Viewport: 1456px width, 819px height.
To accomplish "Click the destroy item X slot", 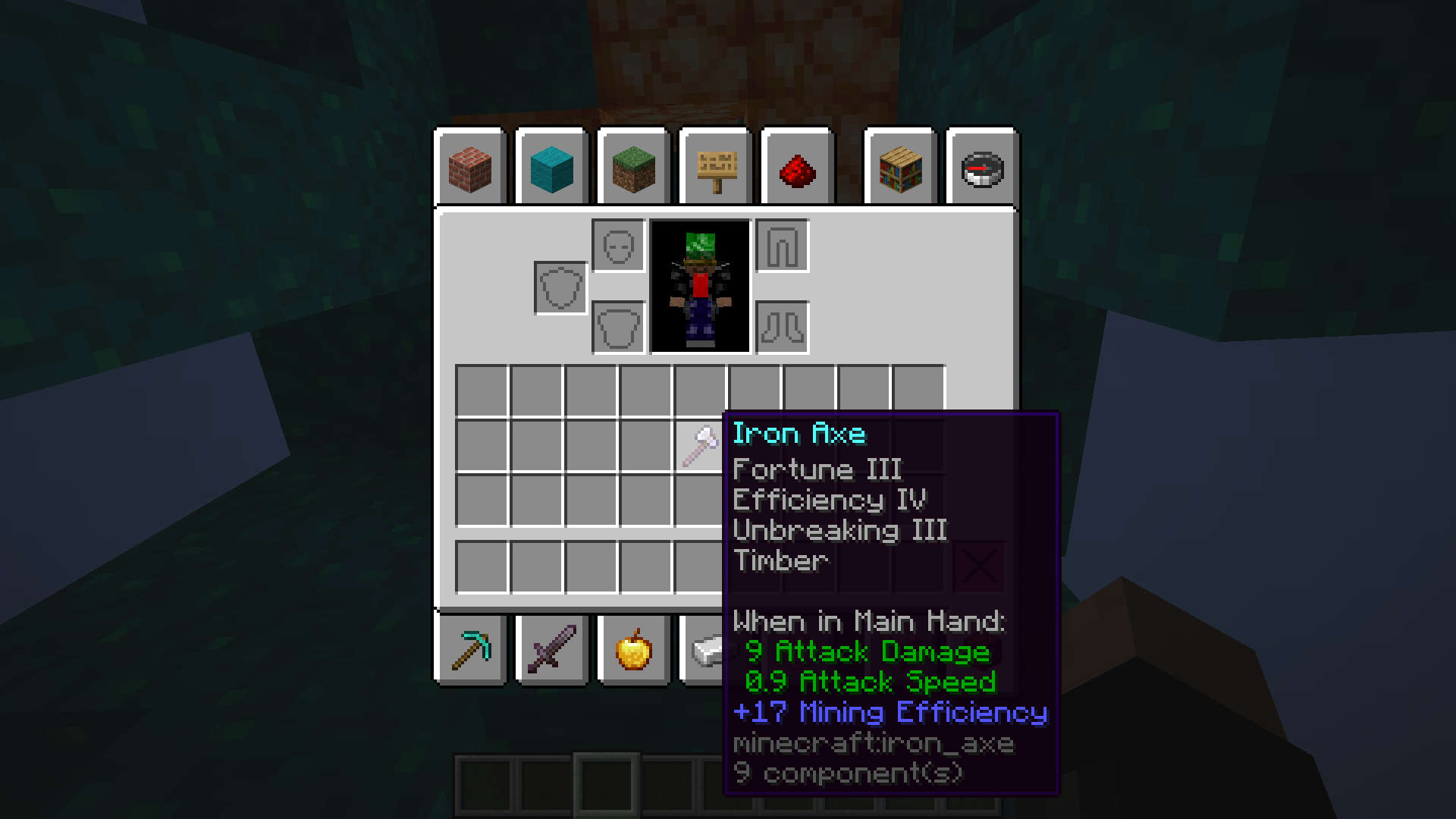I will click(978, 565).
